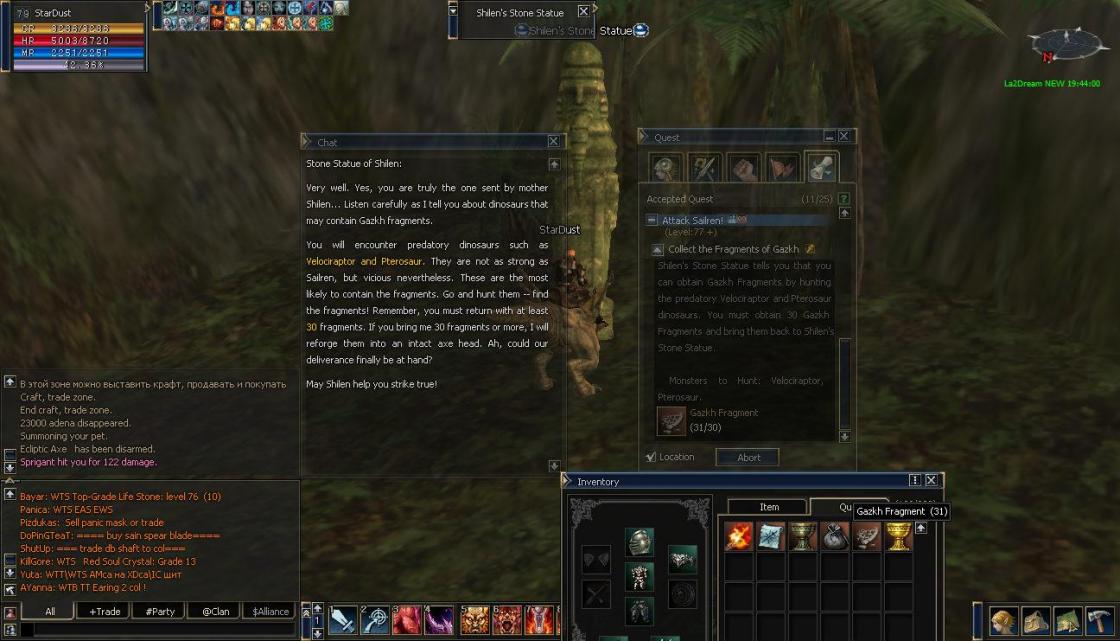Switch to the #Party chat tab
1120x641 pixels.
pyautogui.click(x=160, y=611)
